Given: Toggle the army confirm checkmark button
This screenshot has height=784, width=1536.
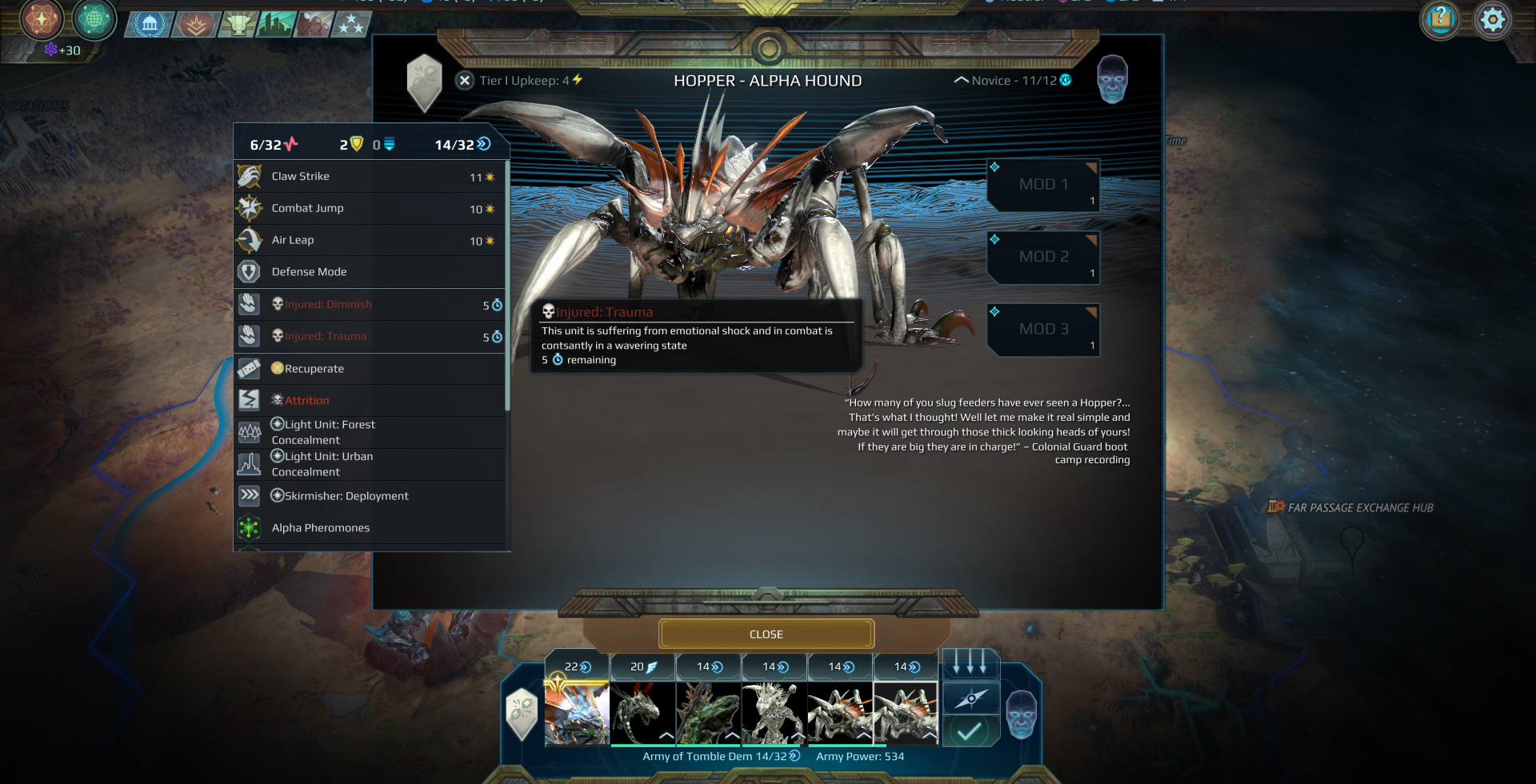Looking at the screenshot, I should click(970, 730).
